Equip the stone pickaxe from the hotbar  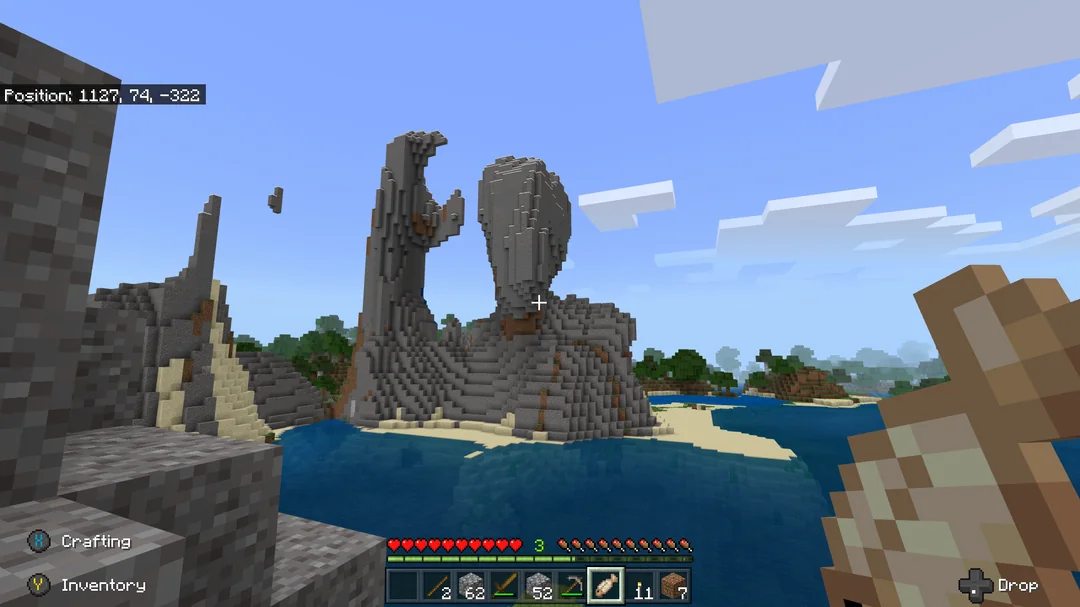(573, 586)
